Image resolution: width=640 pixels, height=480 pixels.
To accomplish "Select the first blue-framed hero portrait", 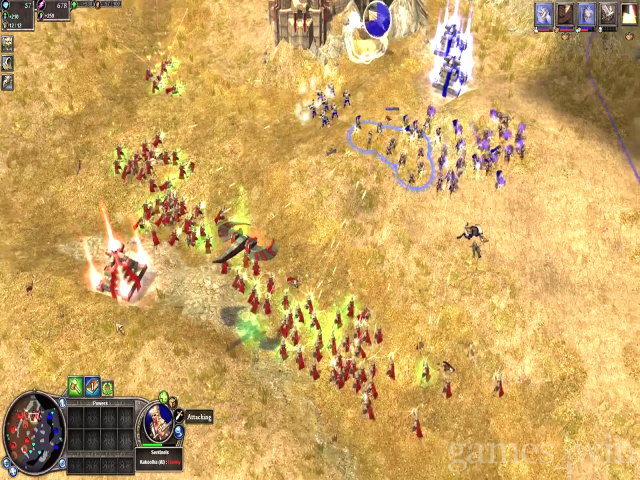I will tap(544, 14).
